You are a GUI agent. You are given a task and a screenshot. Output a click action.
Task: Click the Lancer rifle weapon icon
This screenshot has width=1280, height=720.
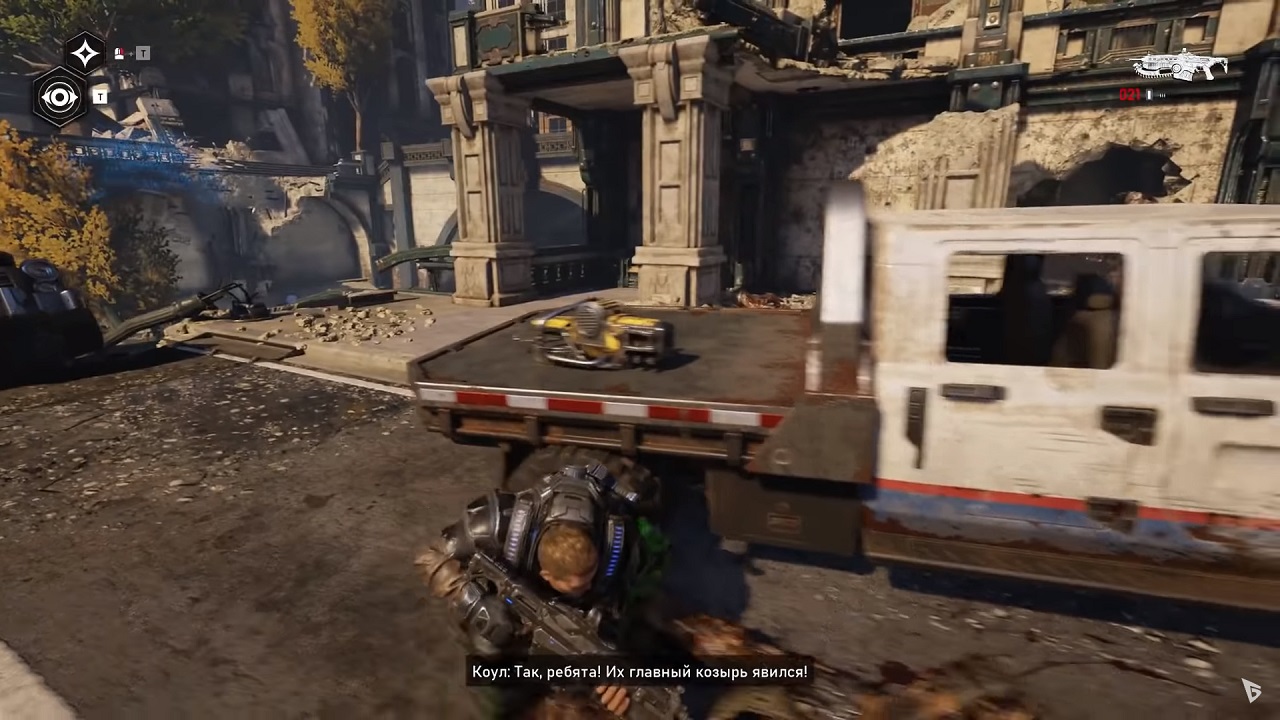1179,66
